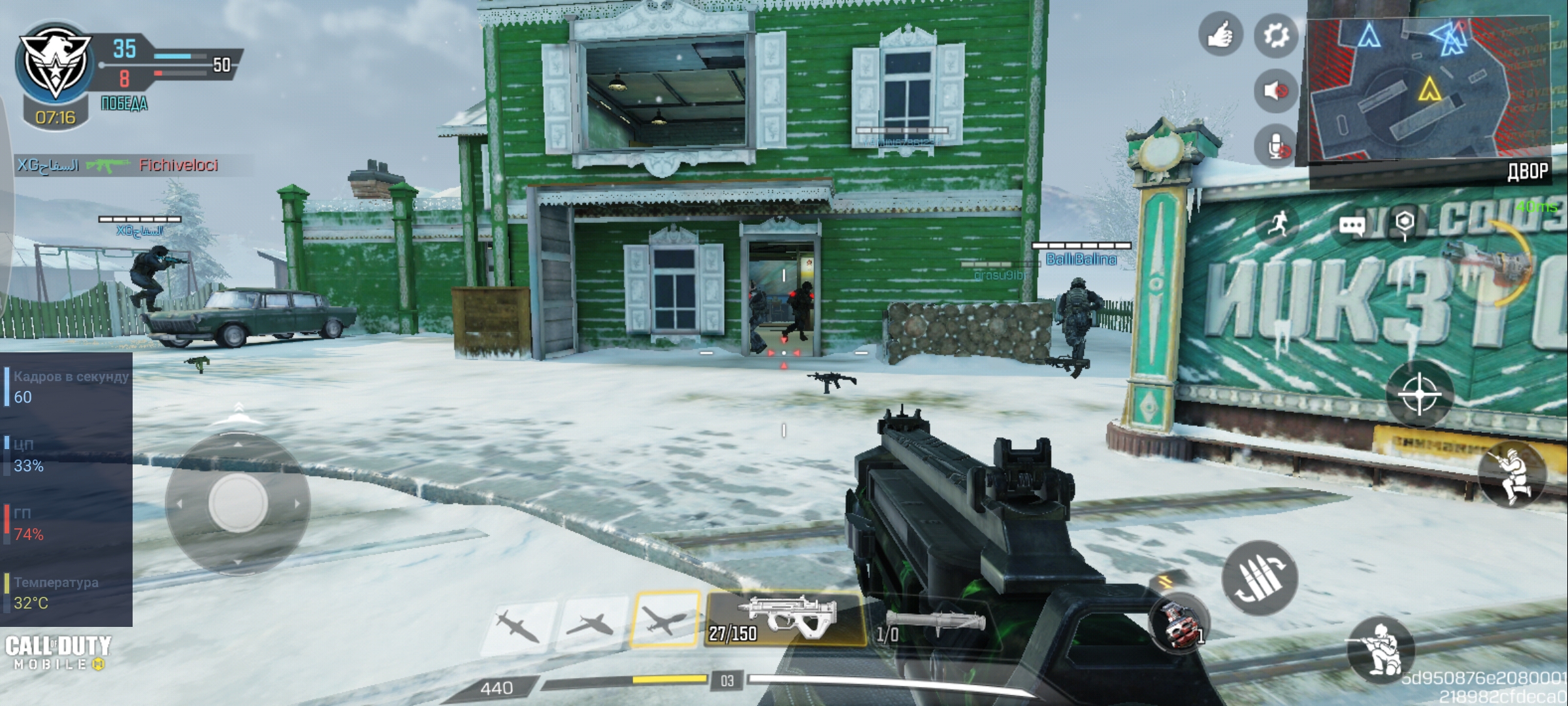Toggle the muted speaker icon

tap(1275, 90)
